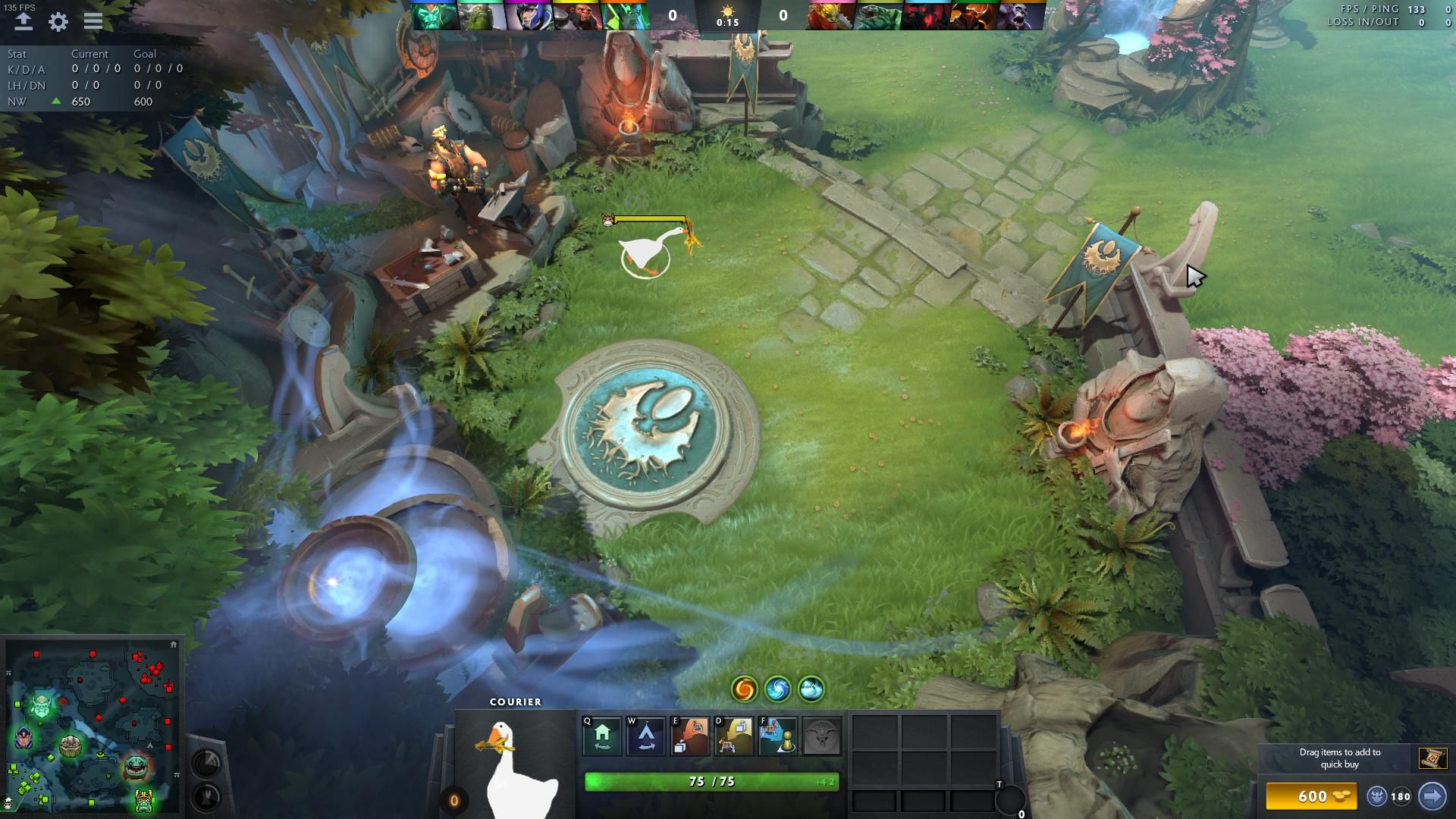Viewport: 1456px width, 819px height.
Task: Select the orange fire swirl buff icon
Action: point(744,689)
